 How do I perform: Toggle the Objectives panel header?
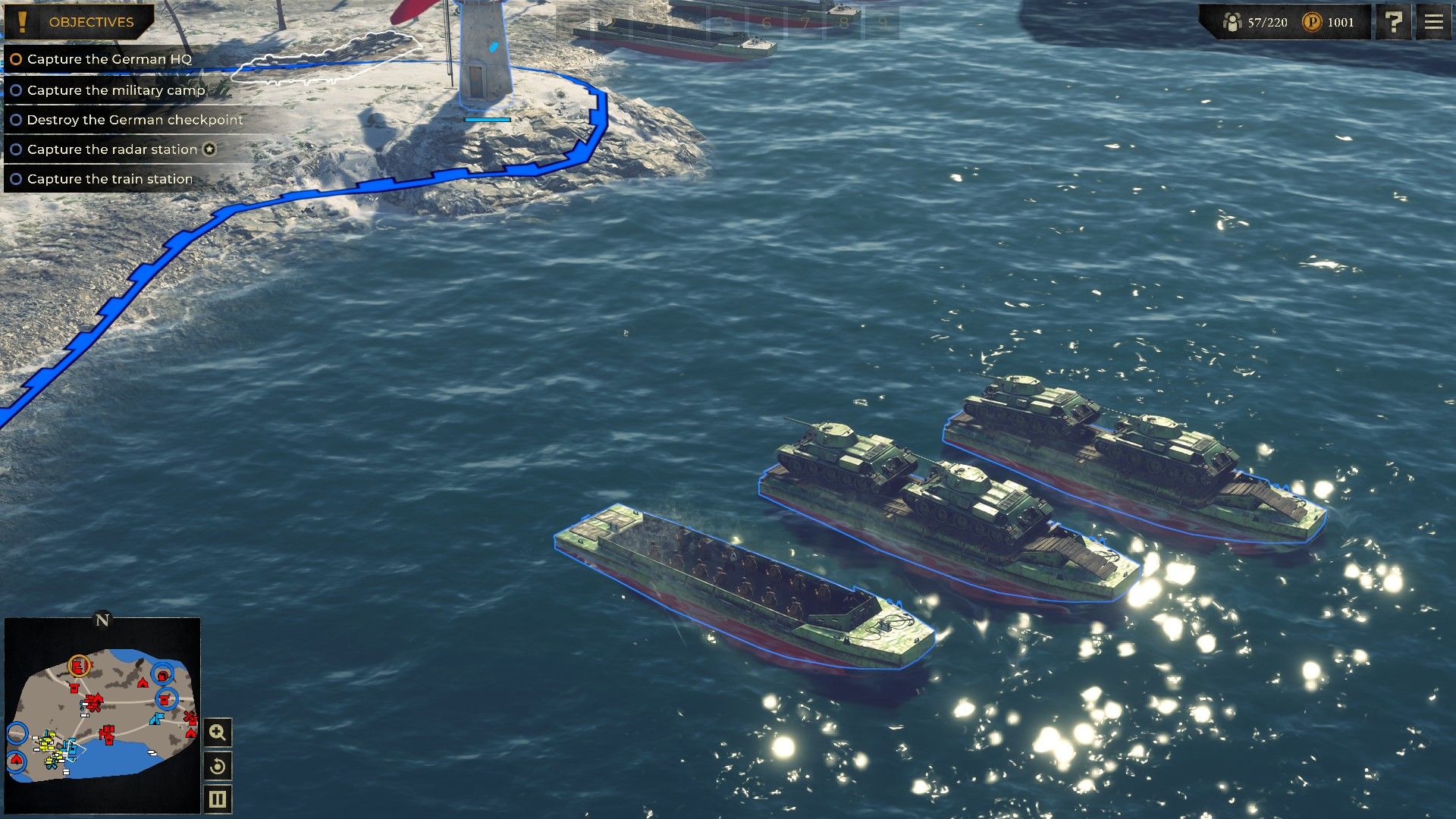(x=79, y=22)
